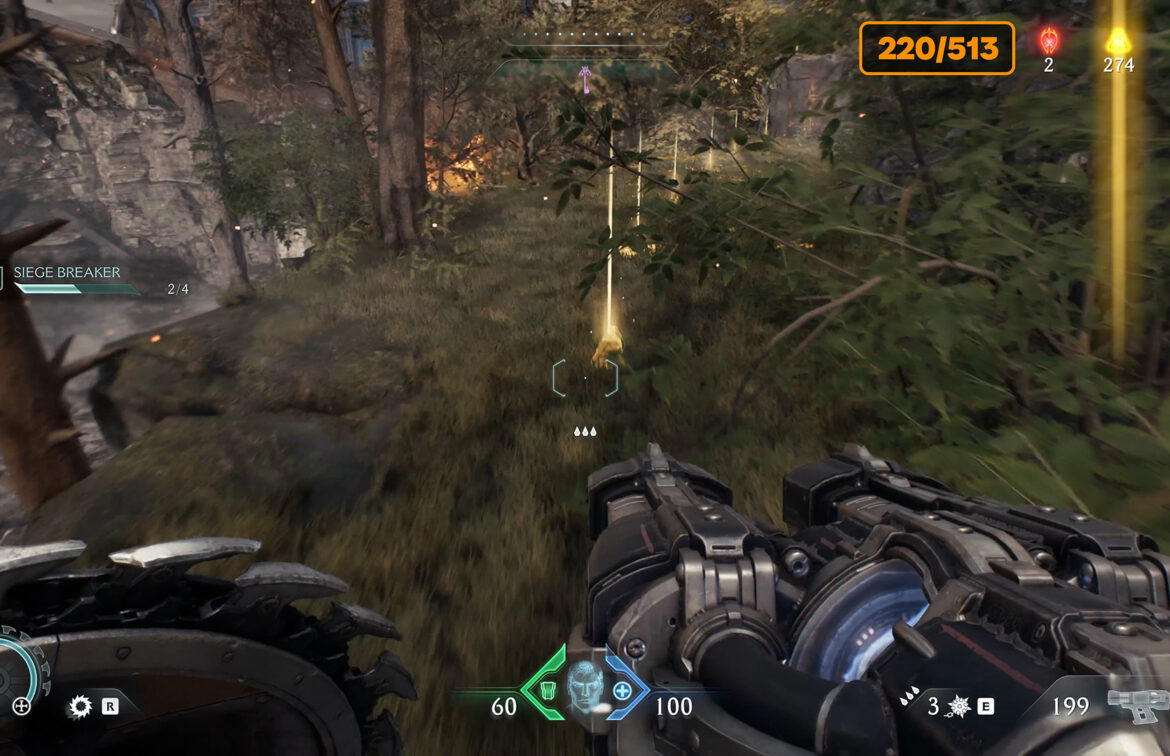Select the equipped weapon icon
The height and width of the screenshot is (756, 1170).
coord(1135,705)
